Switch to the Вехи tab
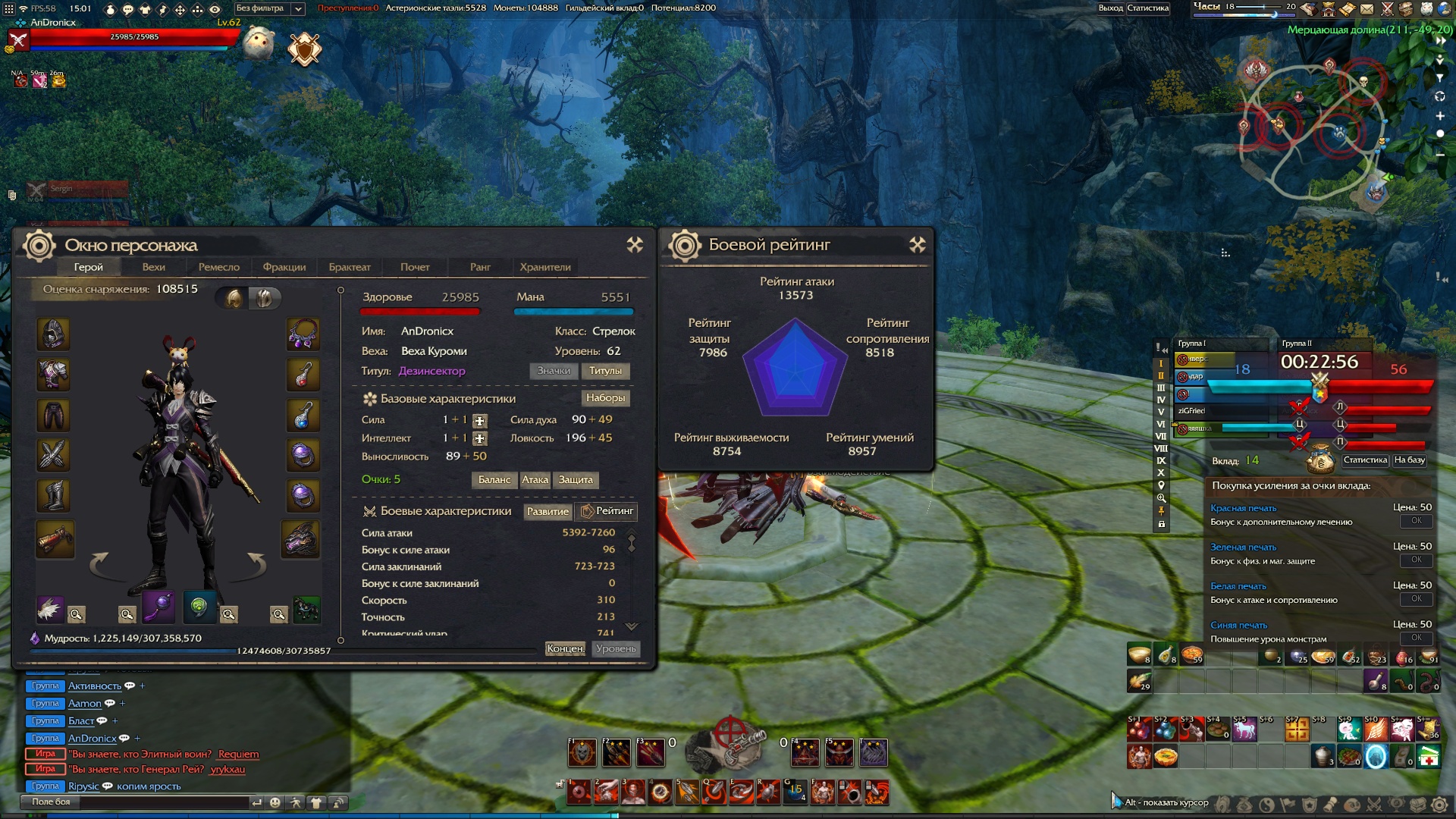 point(153,267)
